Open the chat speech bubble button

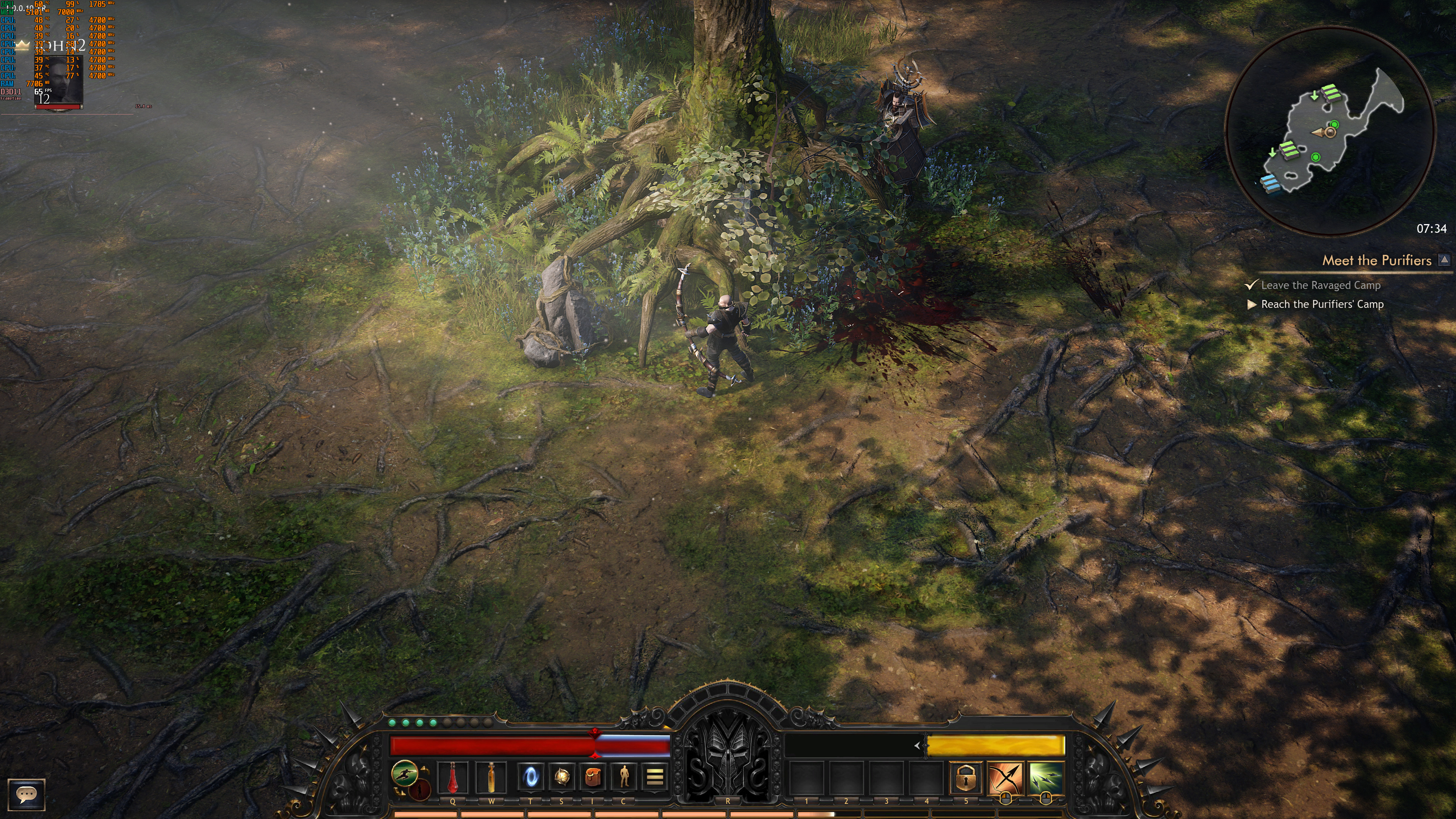pyautogui.click(x=26, y=794)
